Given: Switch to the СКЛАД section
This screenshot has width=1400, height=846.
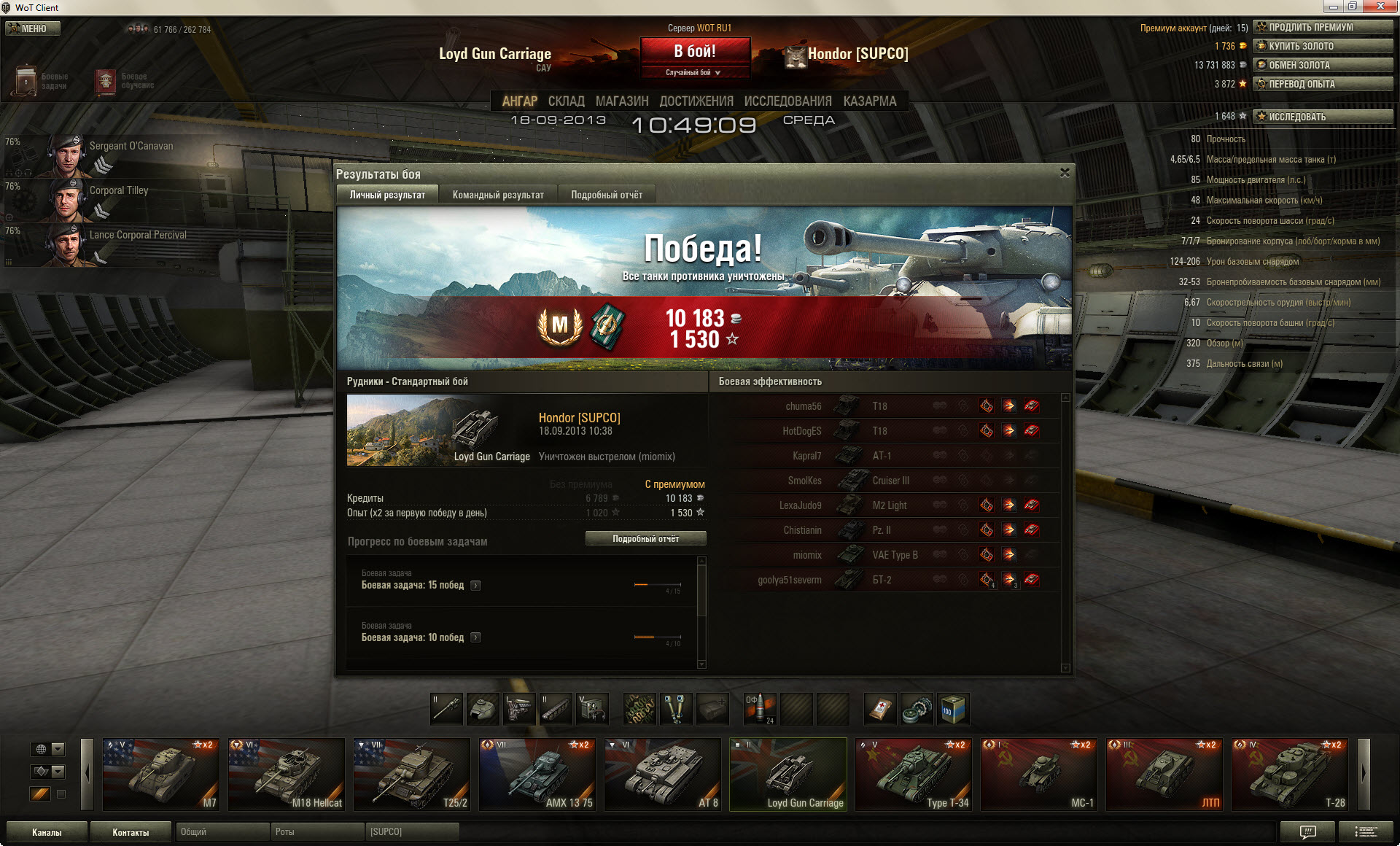Looking at the screenshot, I should pos(566,101).
